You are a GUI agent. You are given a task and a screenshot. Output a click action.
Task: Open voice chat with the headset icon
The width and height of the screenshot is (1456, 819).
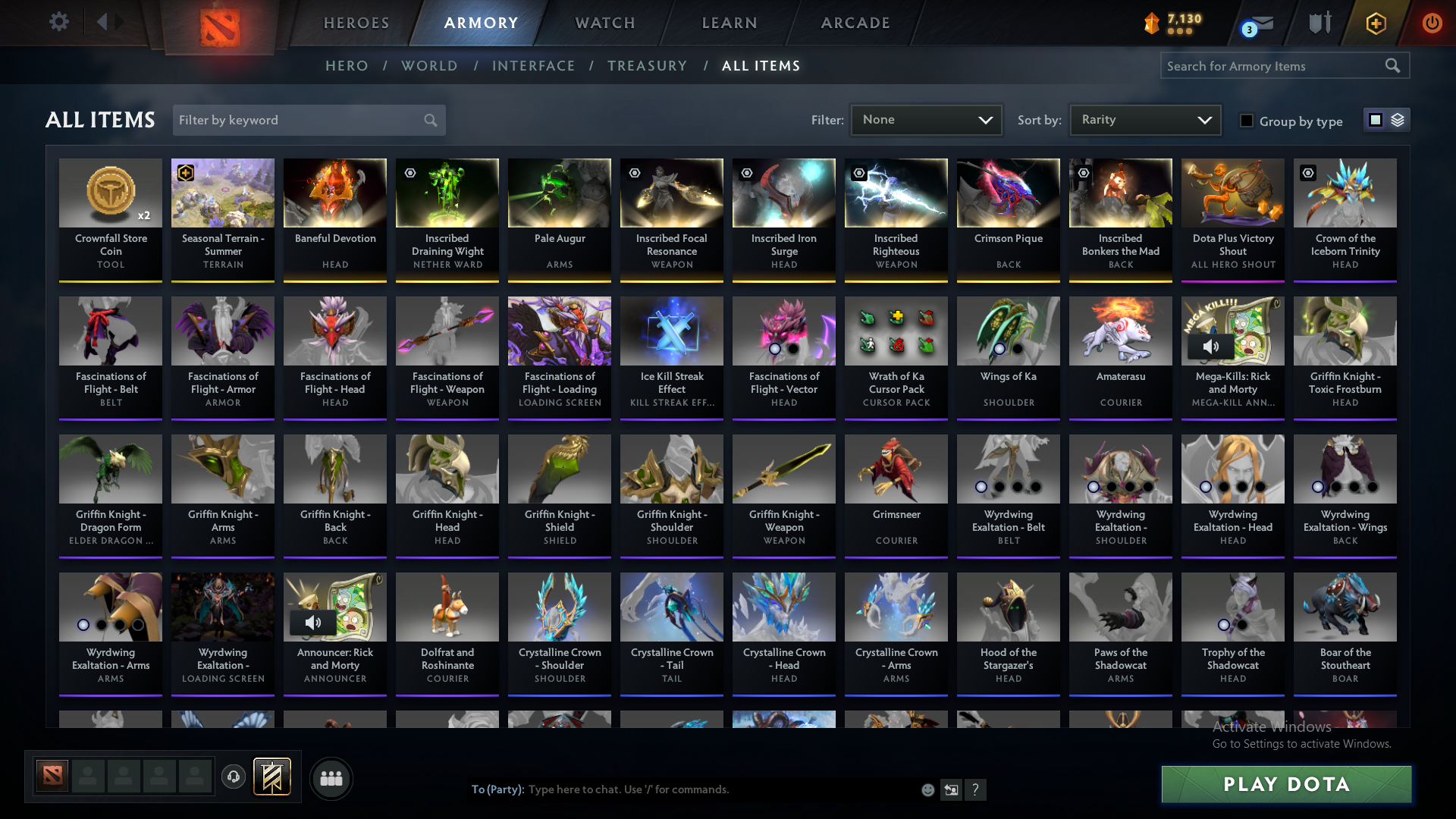point(234,777)
